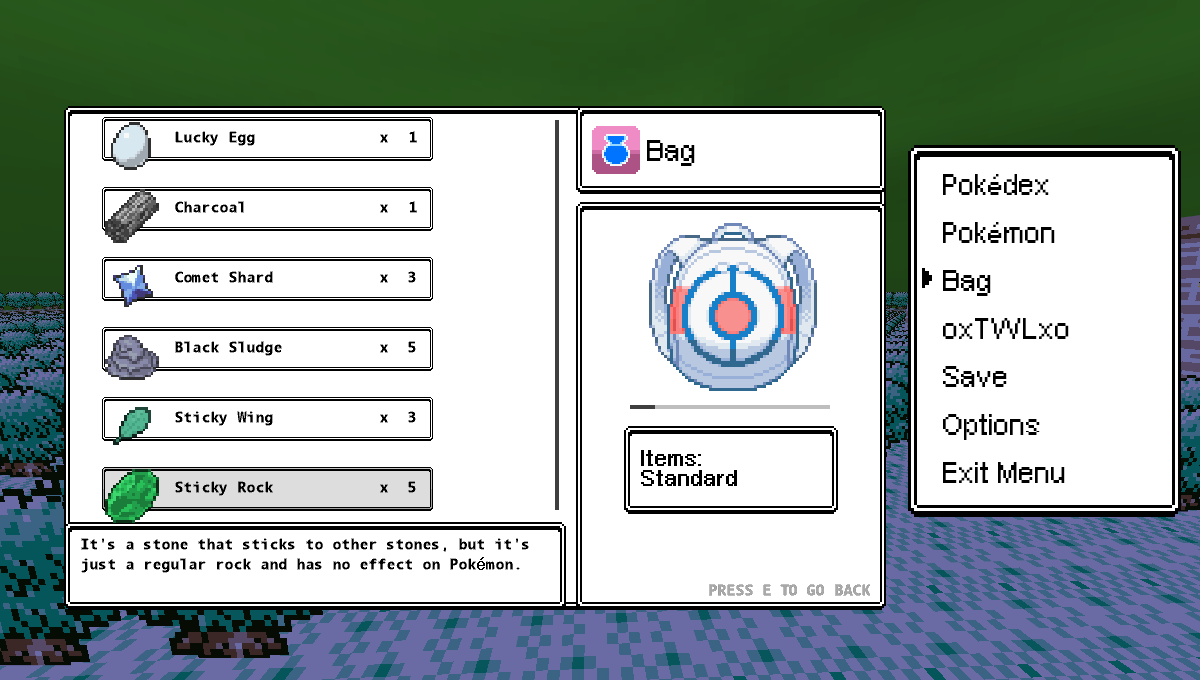The width and height of the screenshot is (1200, 680).
Task: Select the Lucky Egg item row
Action: [267, 139]
